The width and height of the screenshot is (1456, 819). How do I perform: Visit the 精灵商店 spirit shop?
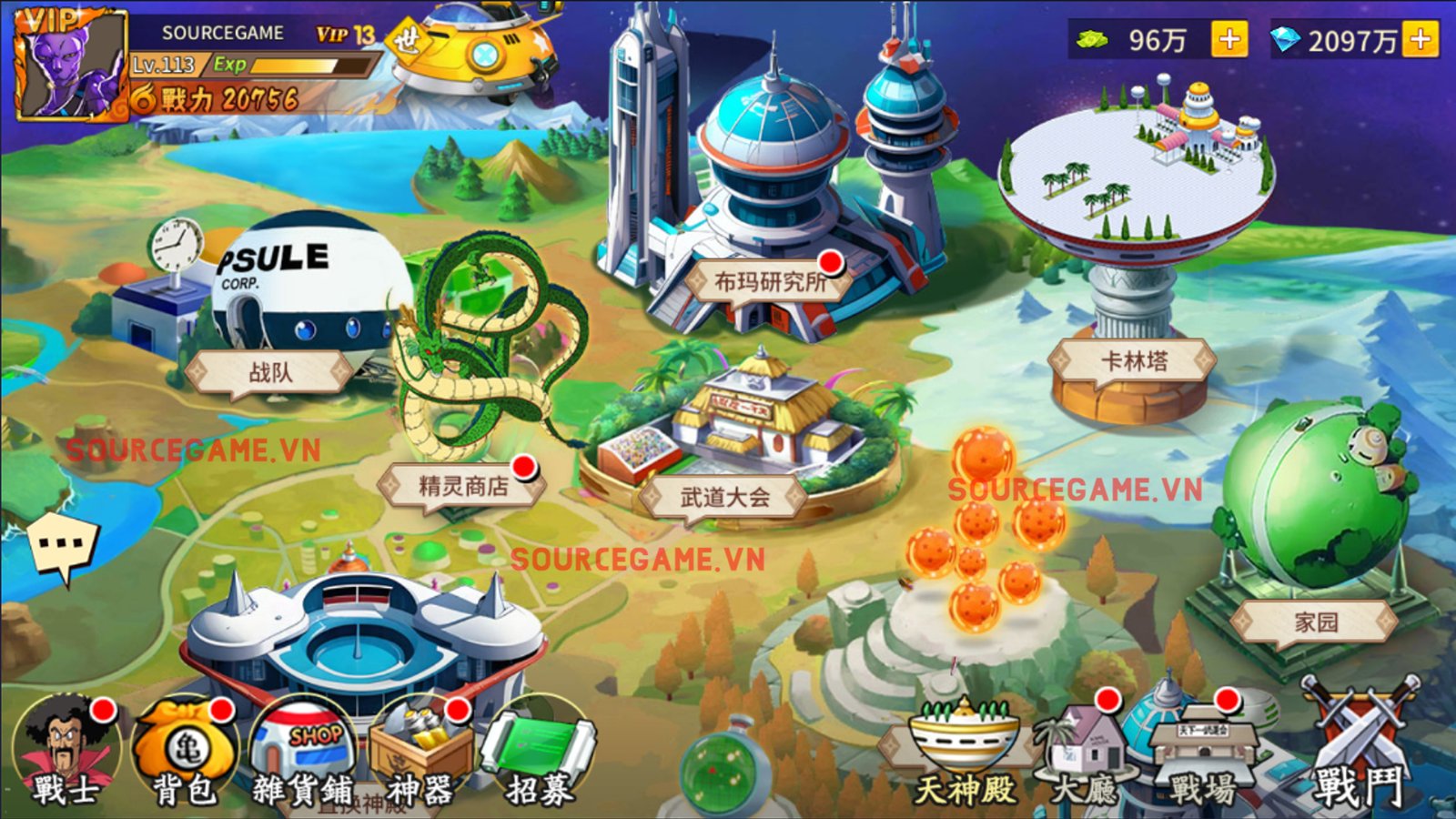463,486
